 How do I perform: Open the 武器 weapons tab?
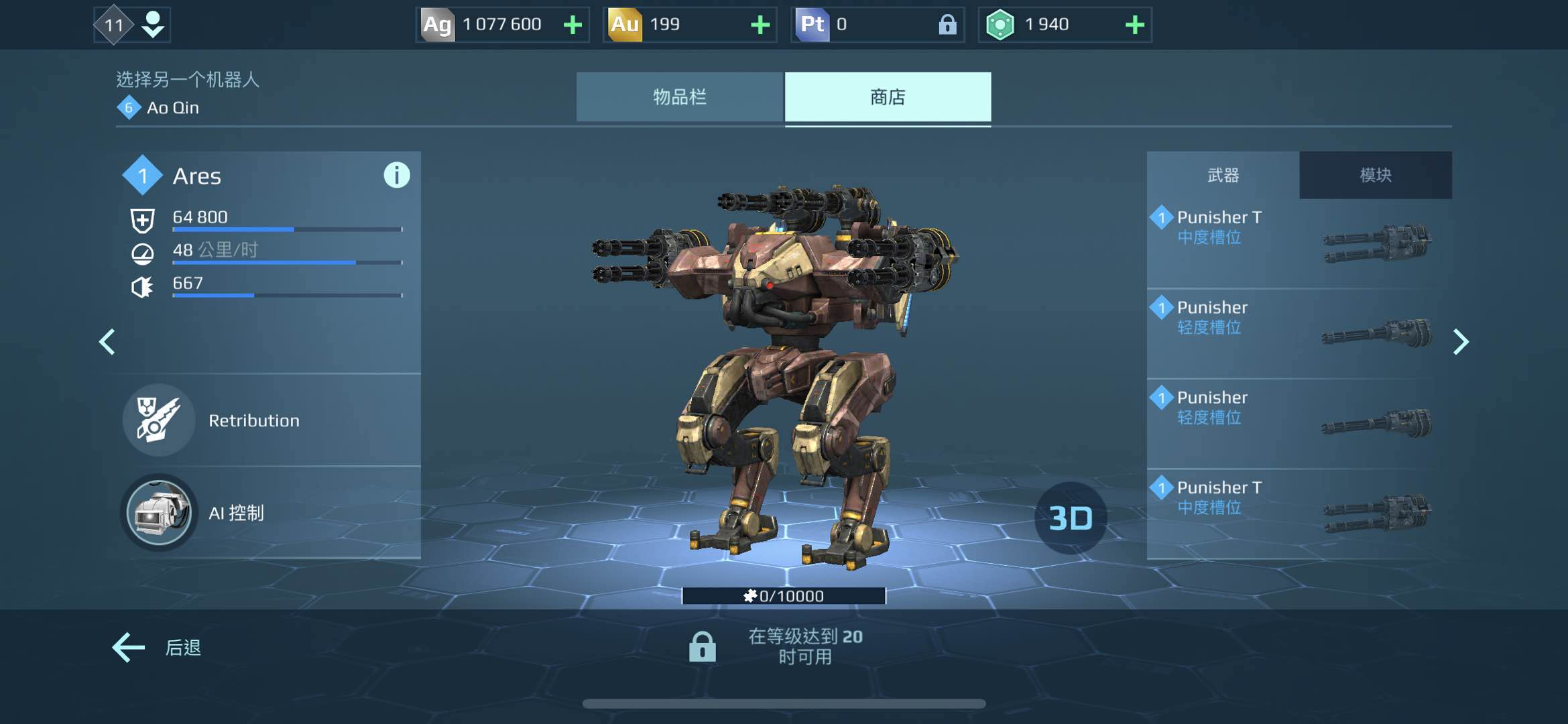1223,175
